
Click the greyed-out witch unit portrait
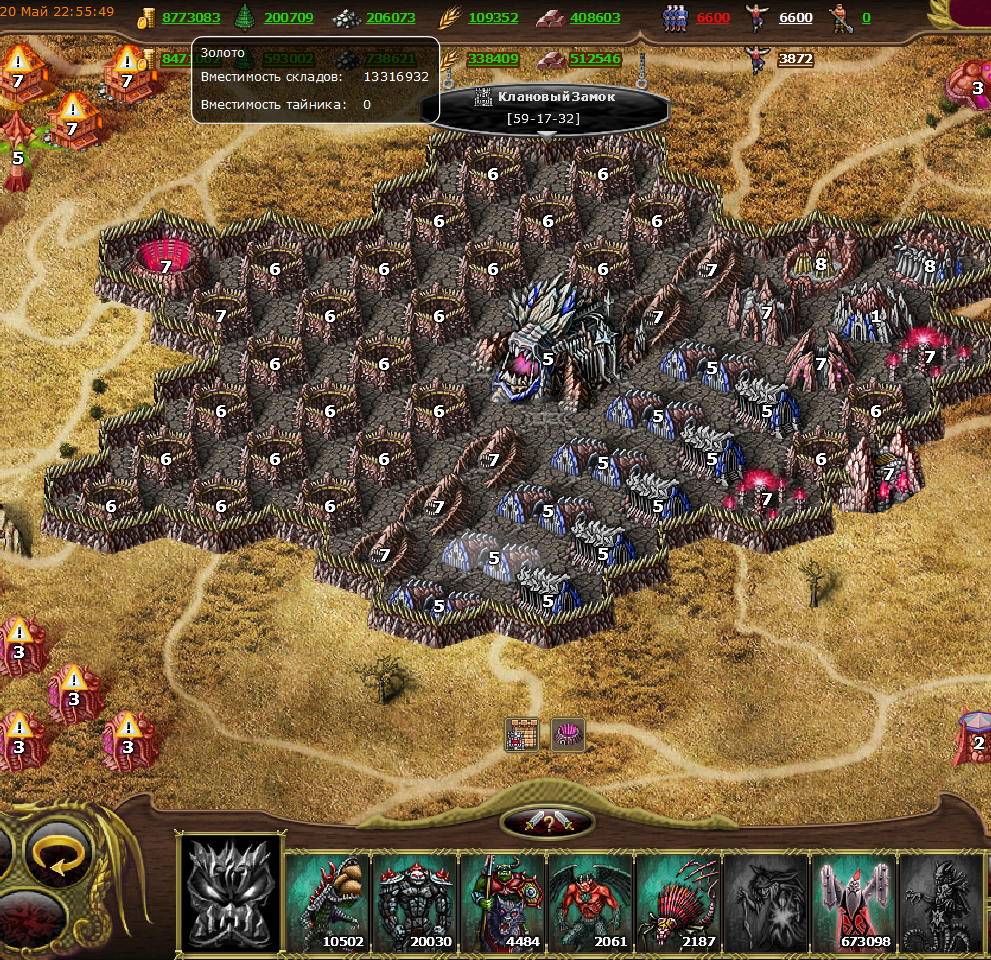click(766, 902)
